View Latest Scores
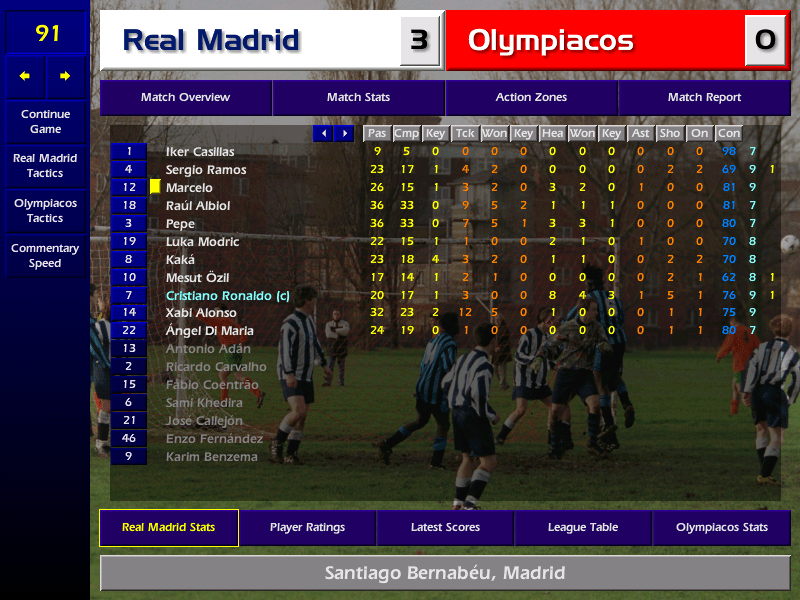This screenshot has width=800, height=600. pos(445,528)
